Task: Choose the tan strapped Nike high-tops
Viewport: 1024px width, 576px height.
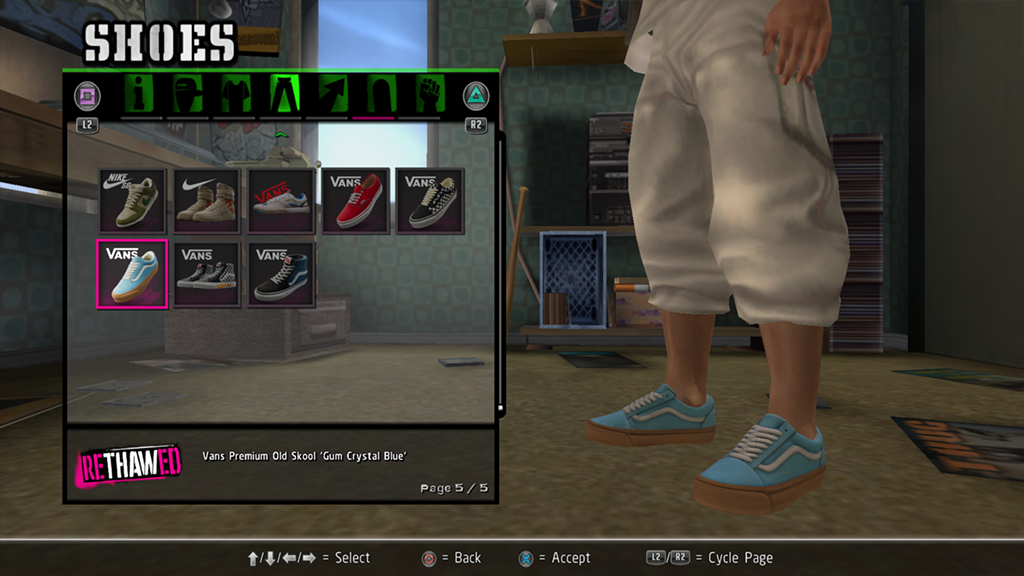Action: coord(207,201)
